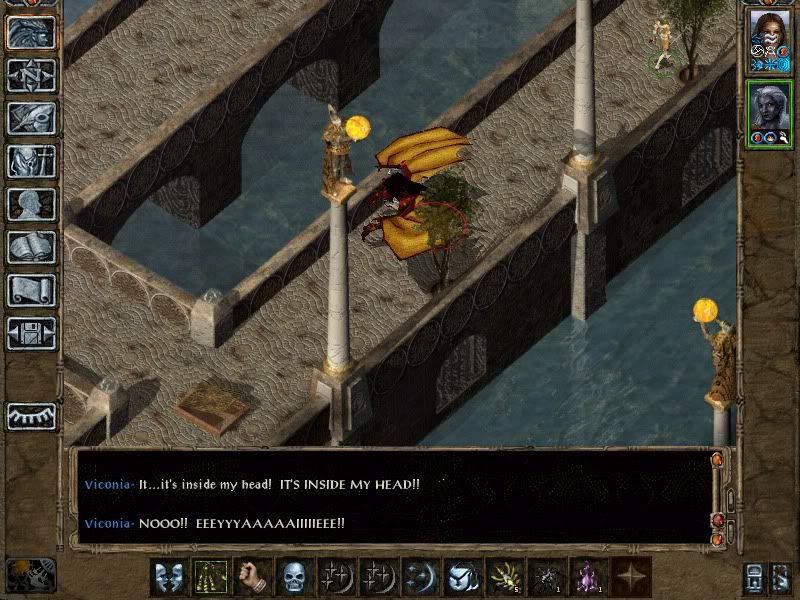Activate the Turn Undead skull button

click(x=293, y=578)
